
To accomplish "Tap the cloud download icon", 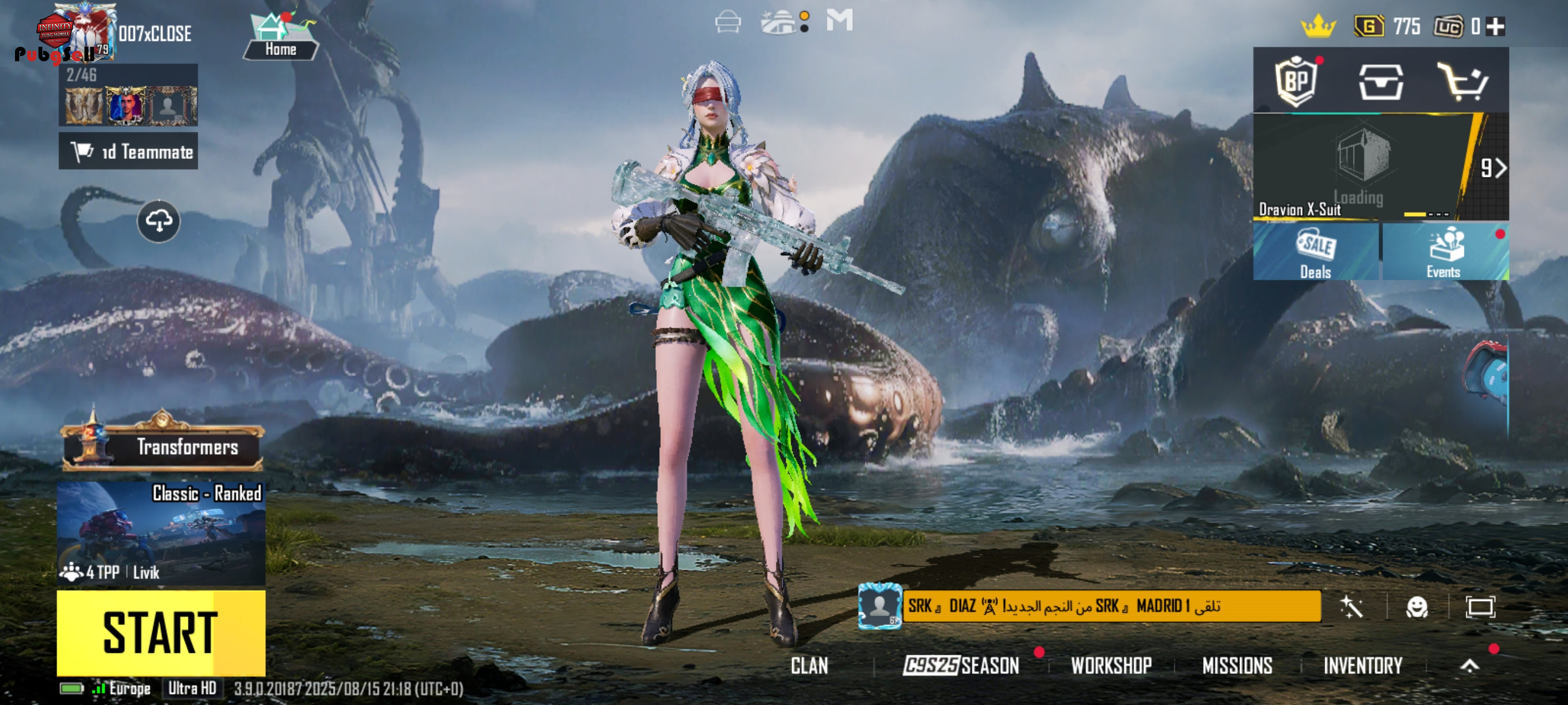I will [x=158, y=221].
